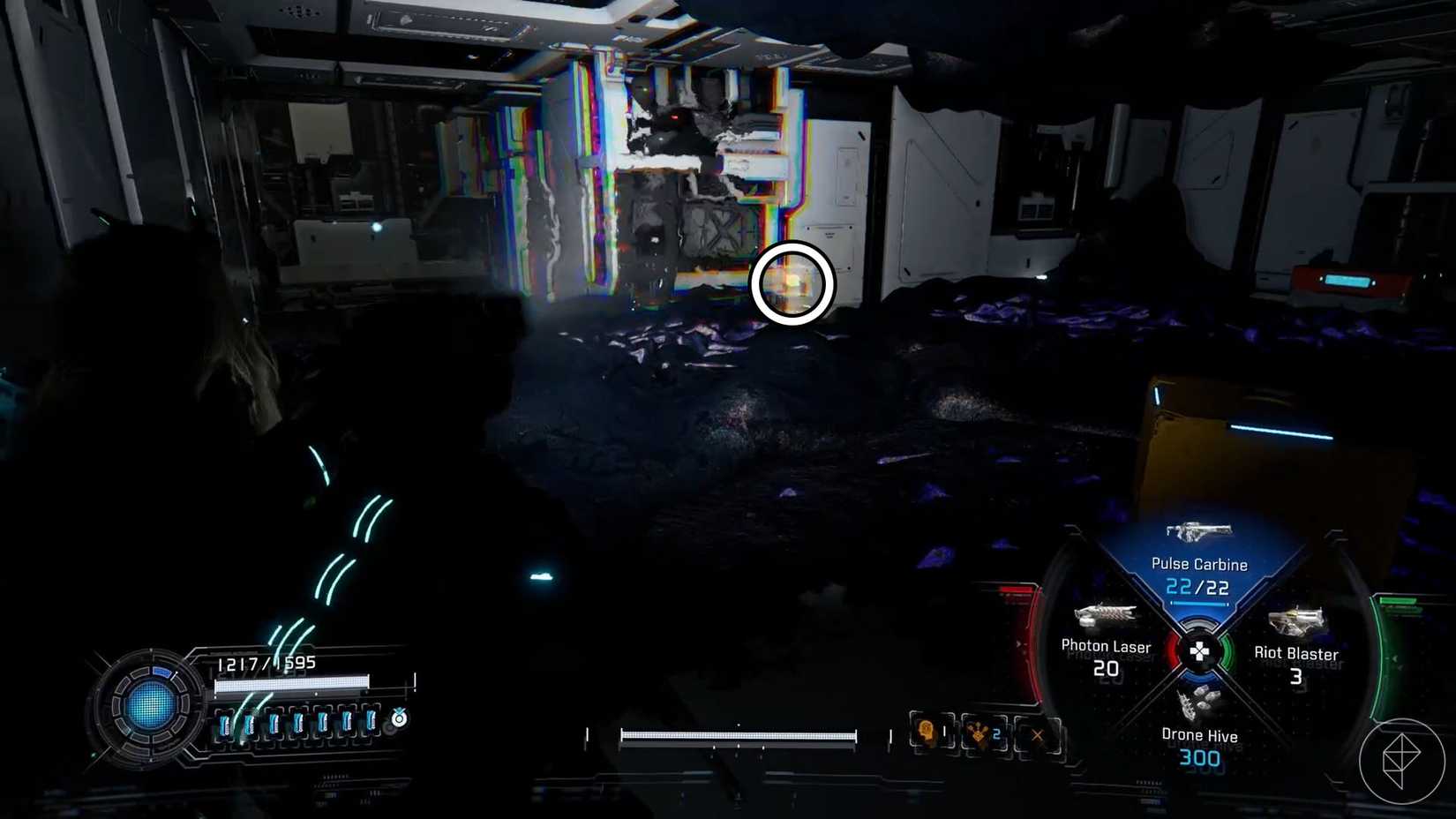Select the injector consumable showing quantity 2

coord(983,733)
